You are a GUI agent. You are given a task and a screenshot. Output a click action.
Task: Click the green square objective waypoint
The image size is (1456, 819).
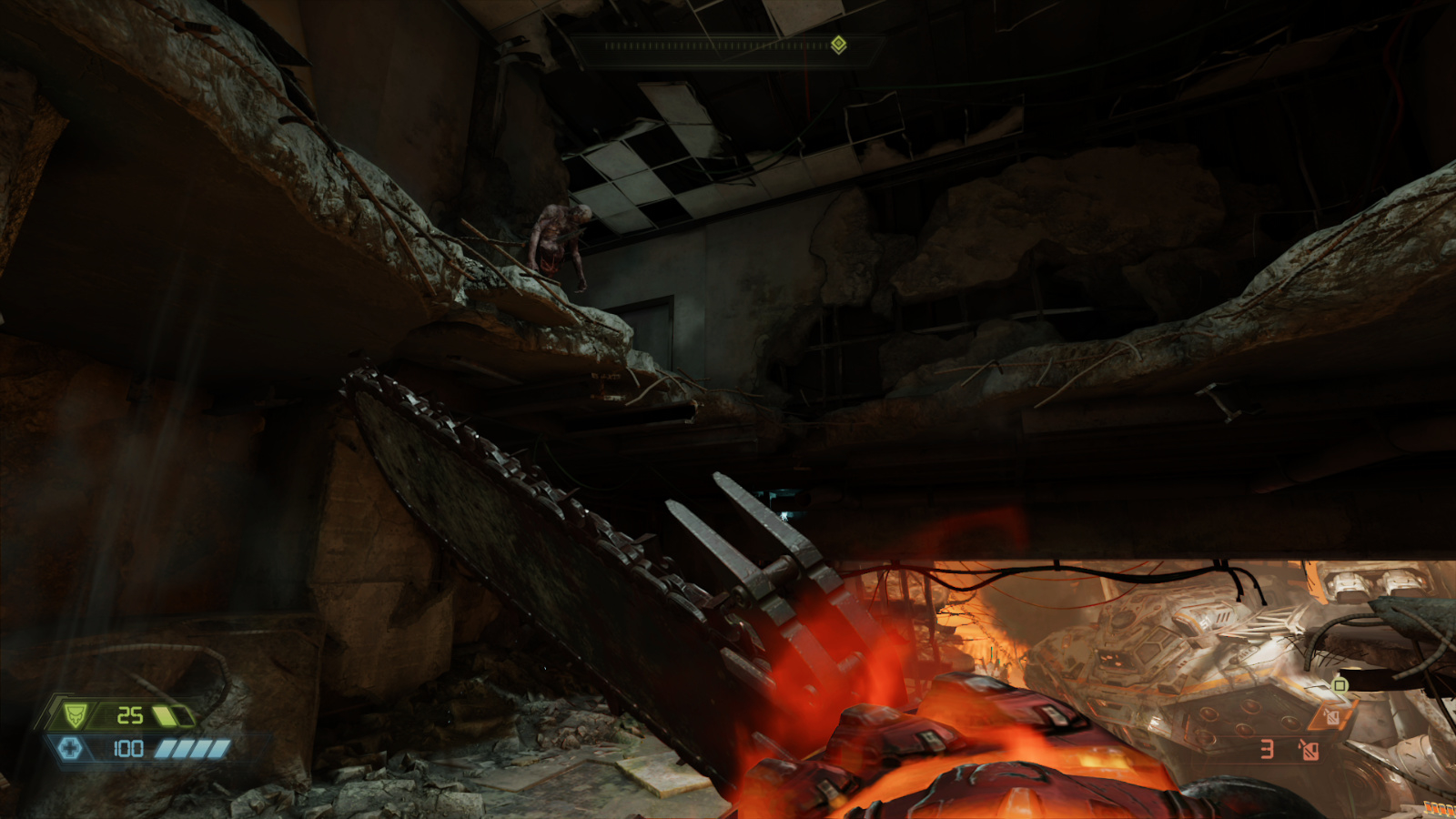1340,685
